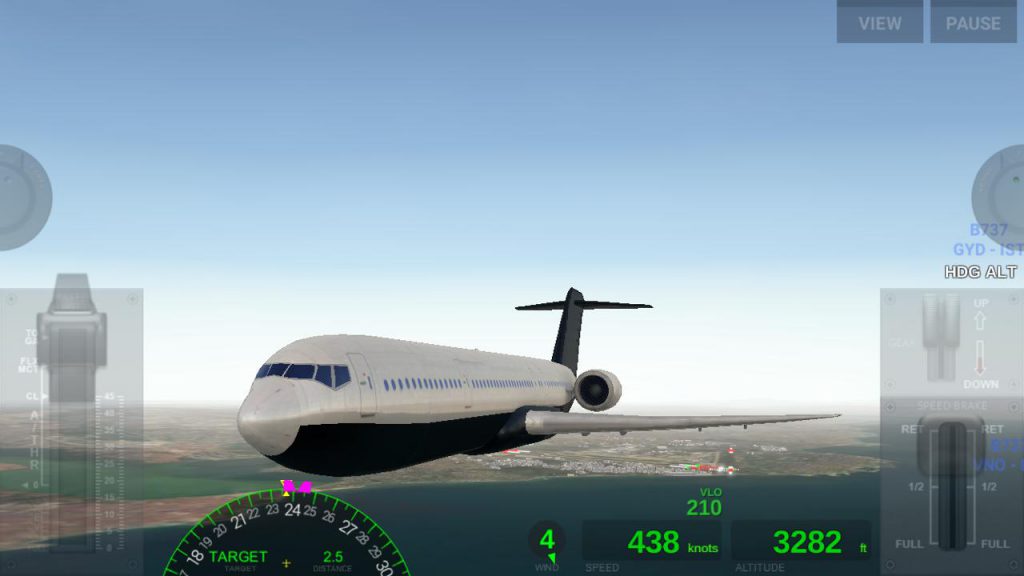This screenshot has width=1024, height=576.
Task: Tap the right rudder dial
Action: pyautogui.click(x=1002, y=195)
